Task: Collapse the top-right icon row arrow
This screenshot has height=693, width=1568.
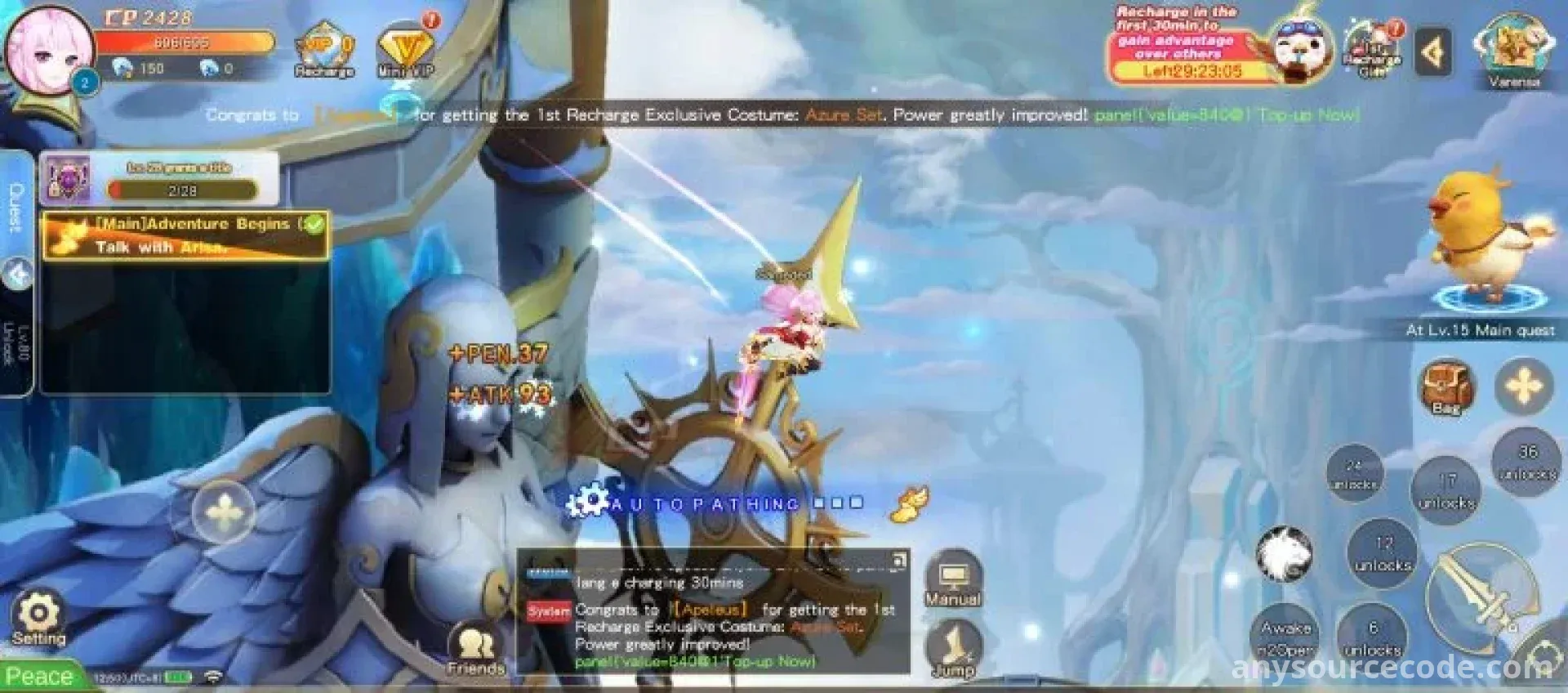Action: pyautogui.click(x=1432, y=53)
